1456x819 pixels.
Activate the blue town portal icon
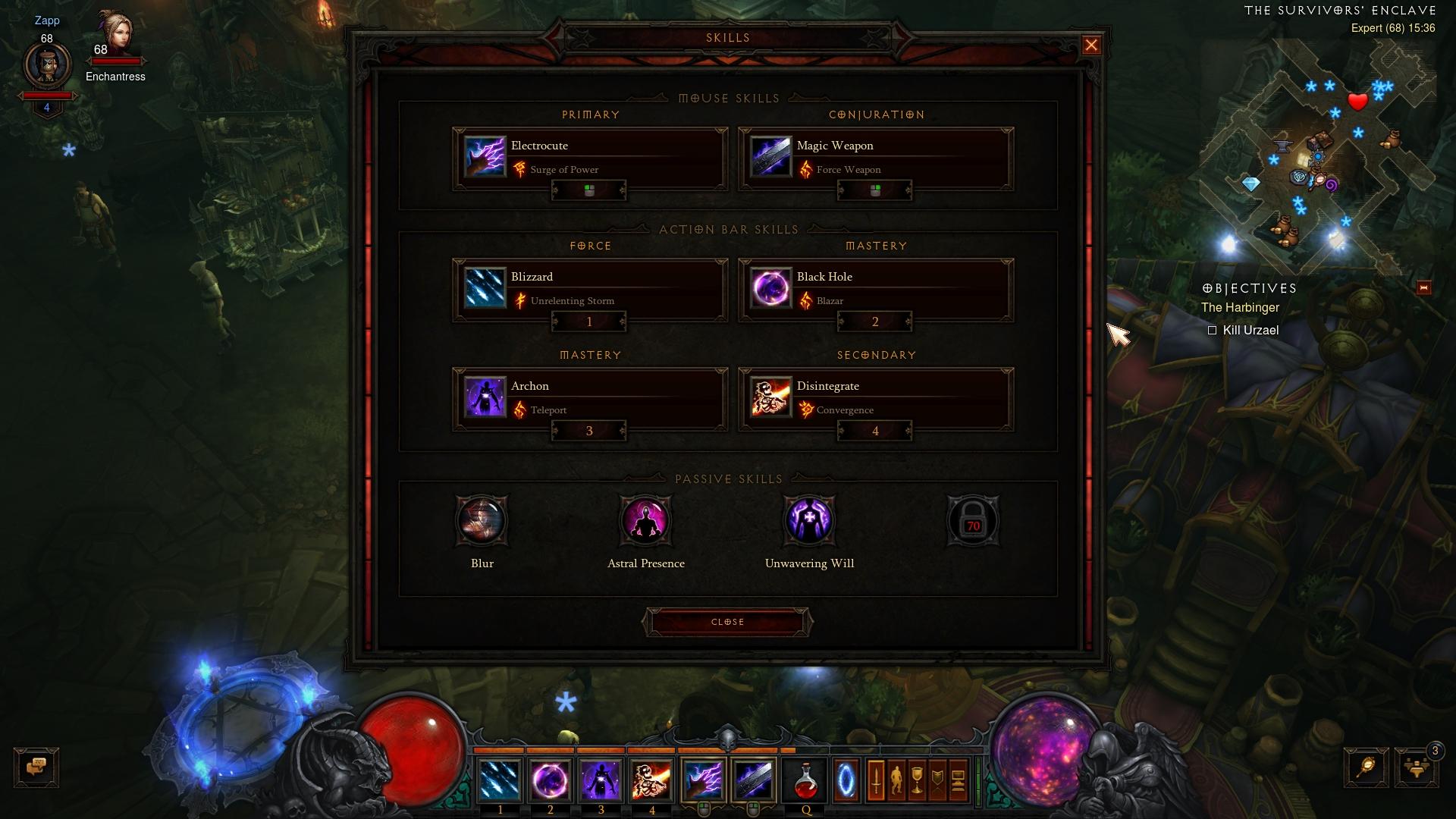tap(846, 780)
